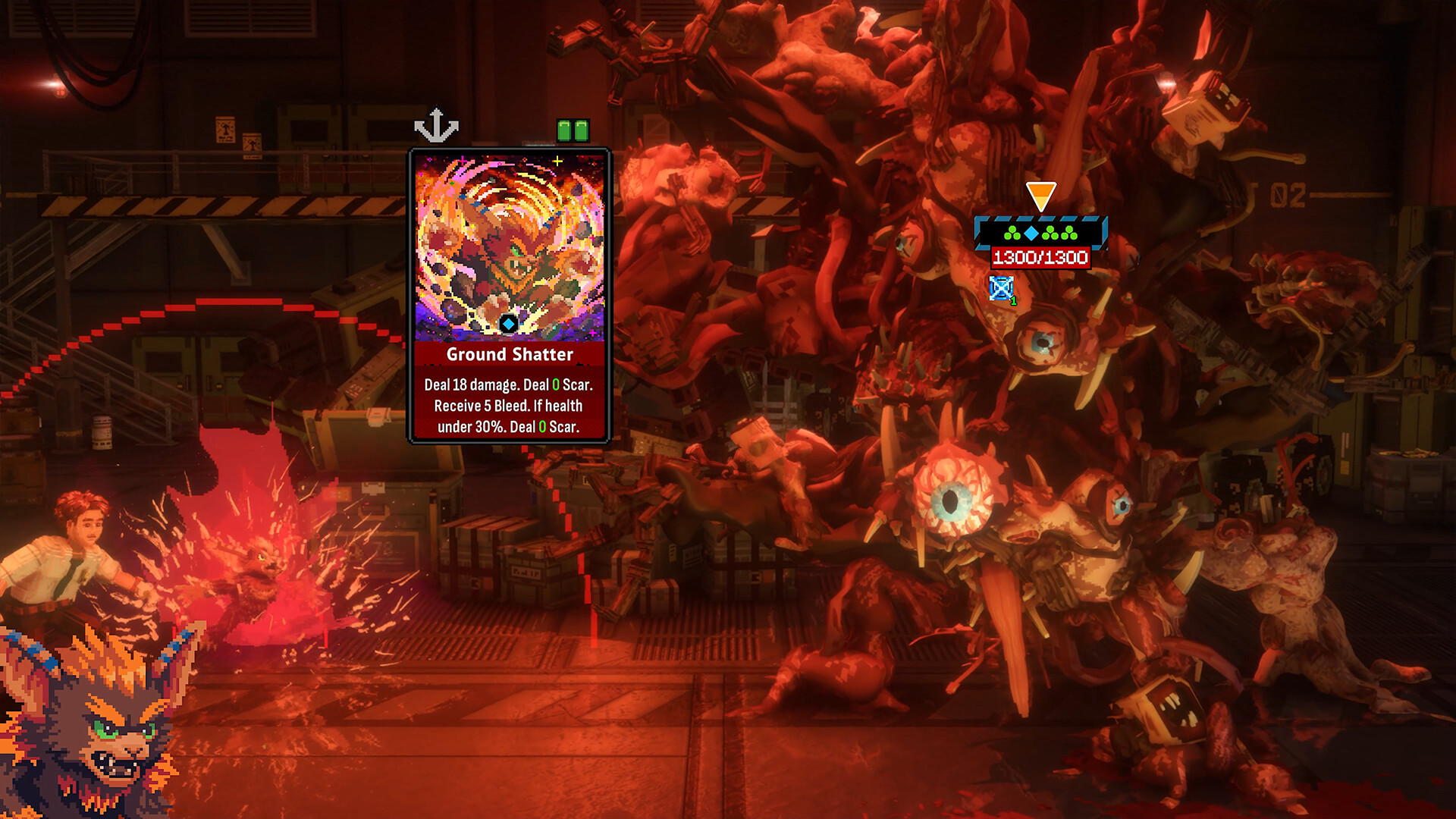Click the Ground Shatter title banner

click(510, 353)
